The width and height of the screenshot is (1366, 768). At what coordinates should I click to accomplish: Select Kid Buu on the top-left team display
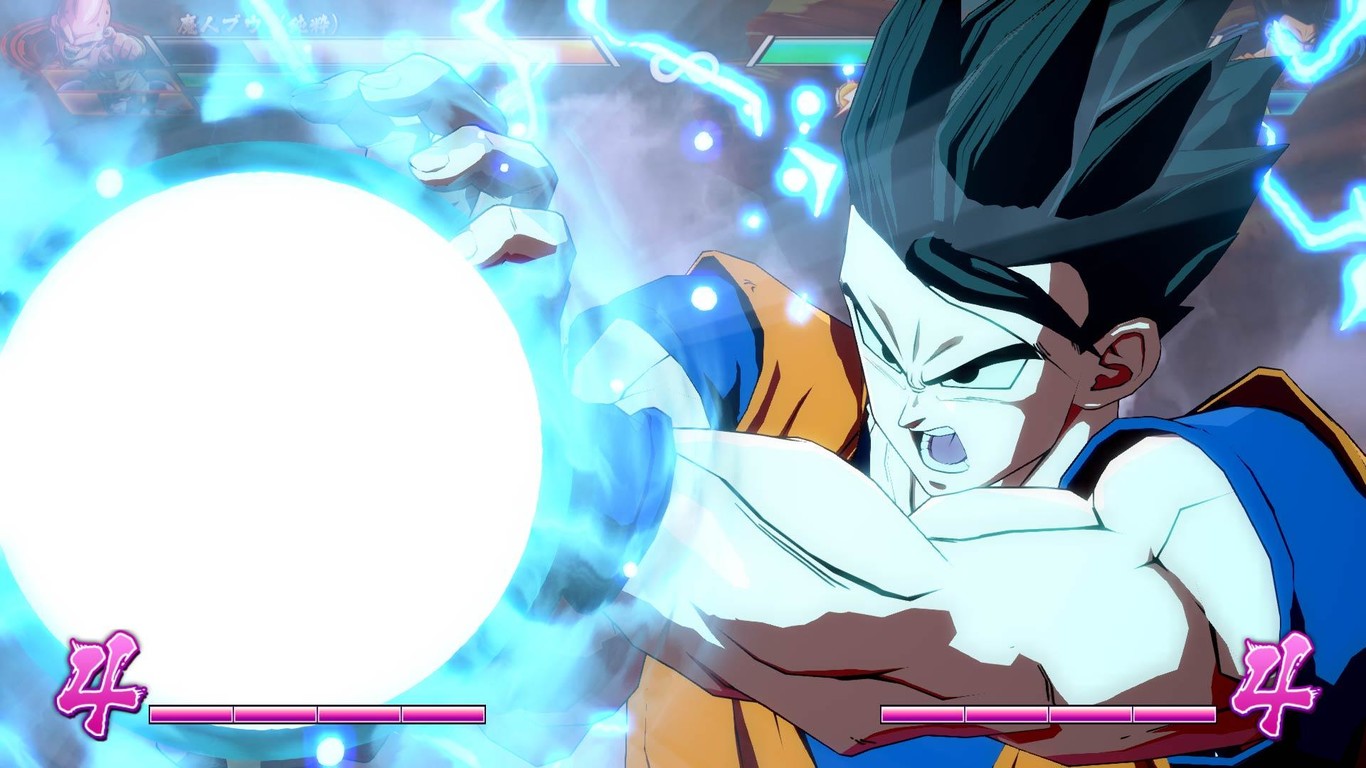80,30
